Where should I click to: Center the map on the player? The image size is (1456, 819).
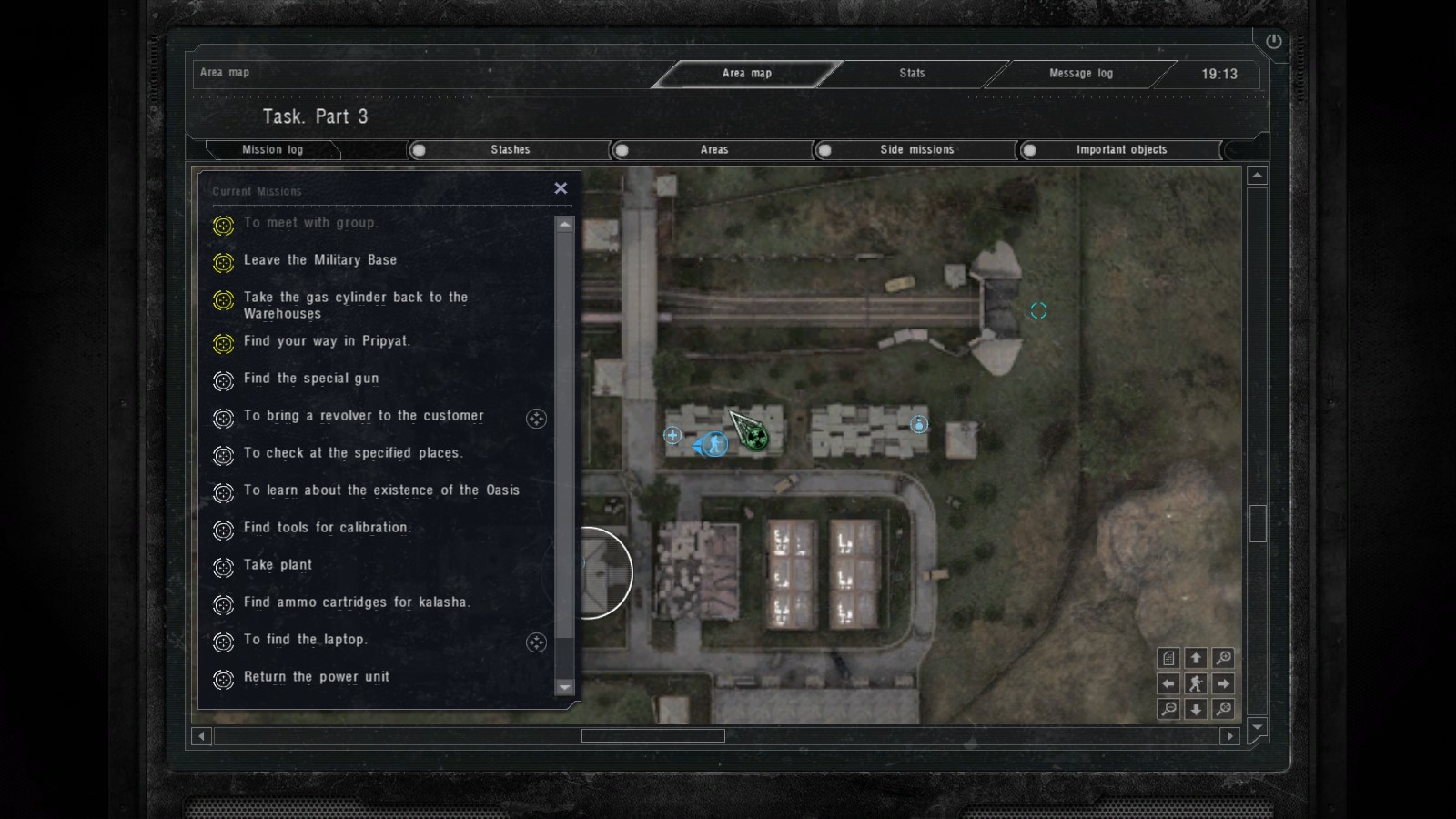tap(1196, 683)
